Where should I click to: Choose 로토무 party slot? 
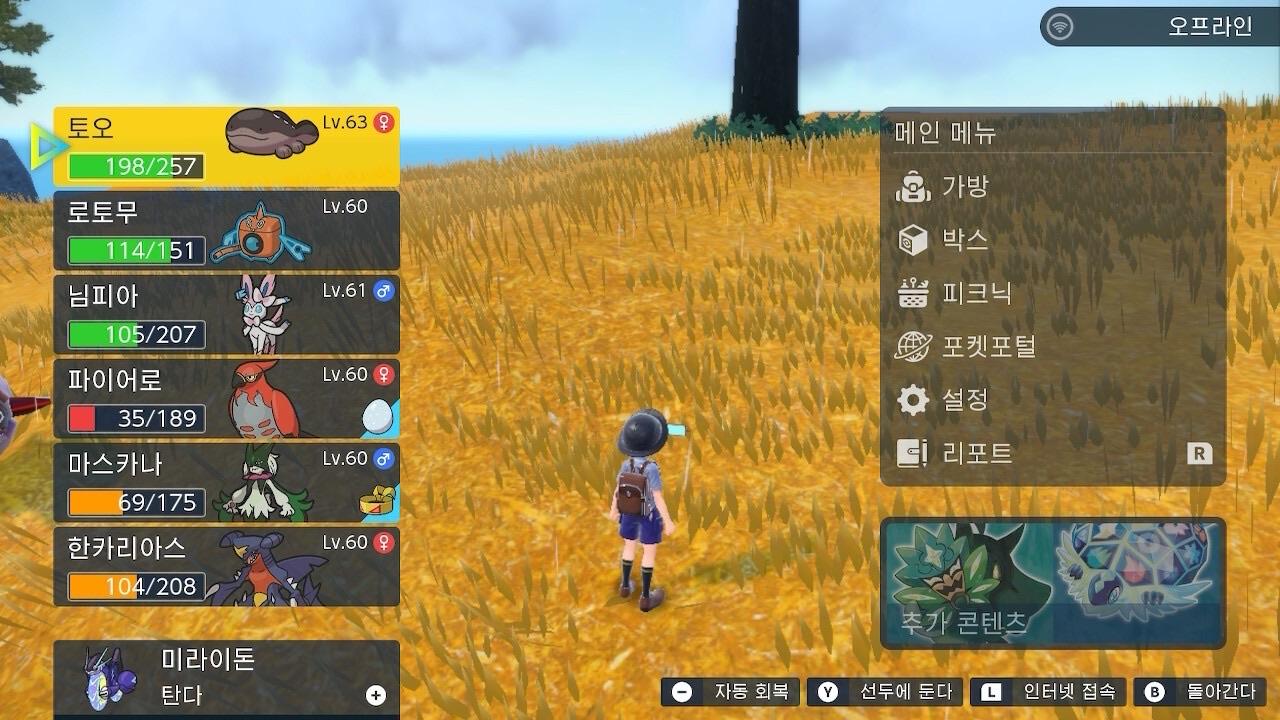point(226,230)
